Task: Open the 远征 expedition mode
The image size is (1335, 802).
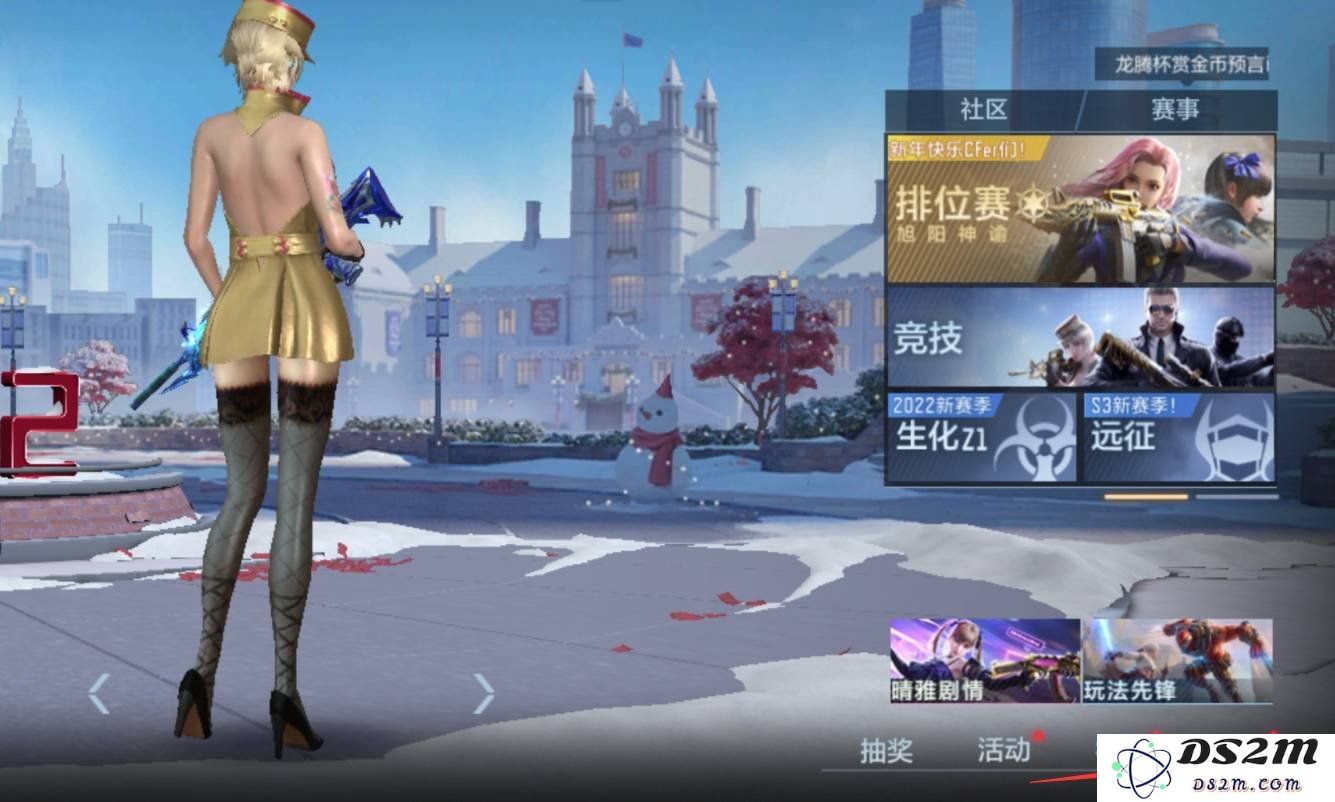Action: click(1178, 437)
